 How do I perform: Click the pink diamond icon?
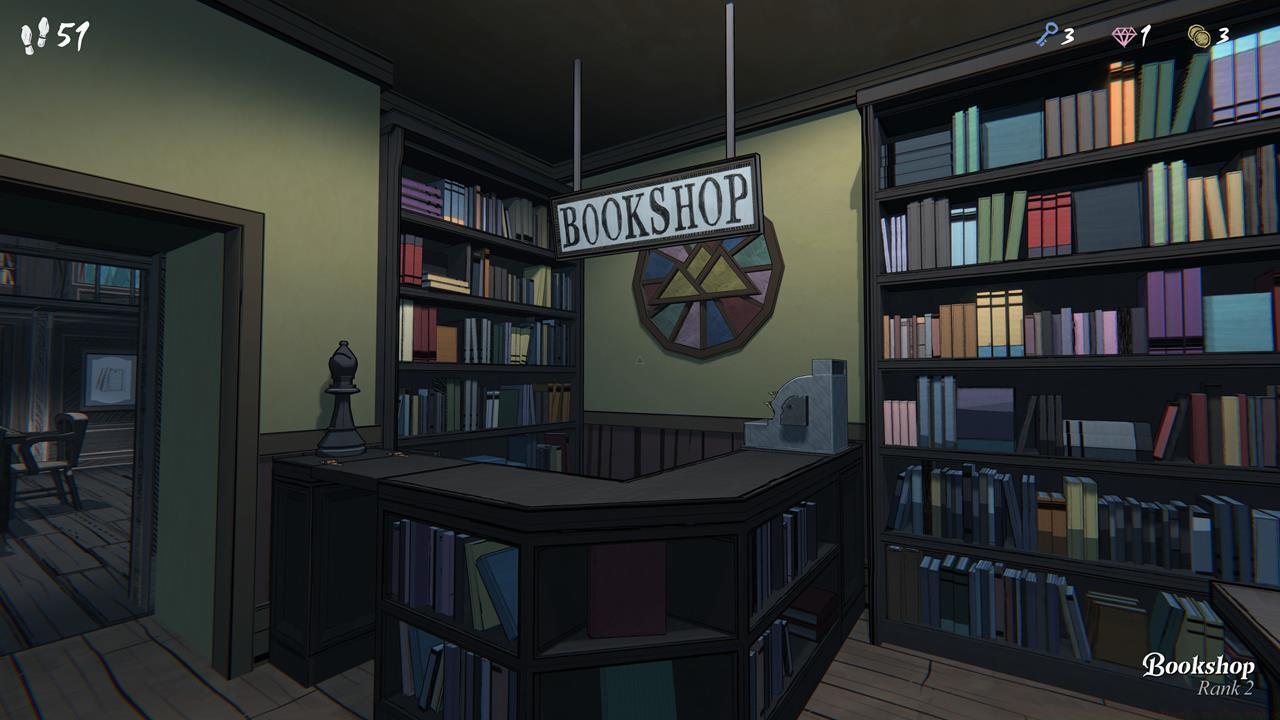[1123, 33]
